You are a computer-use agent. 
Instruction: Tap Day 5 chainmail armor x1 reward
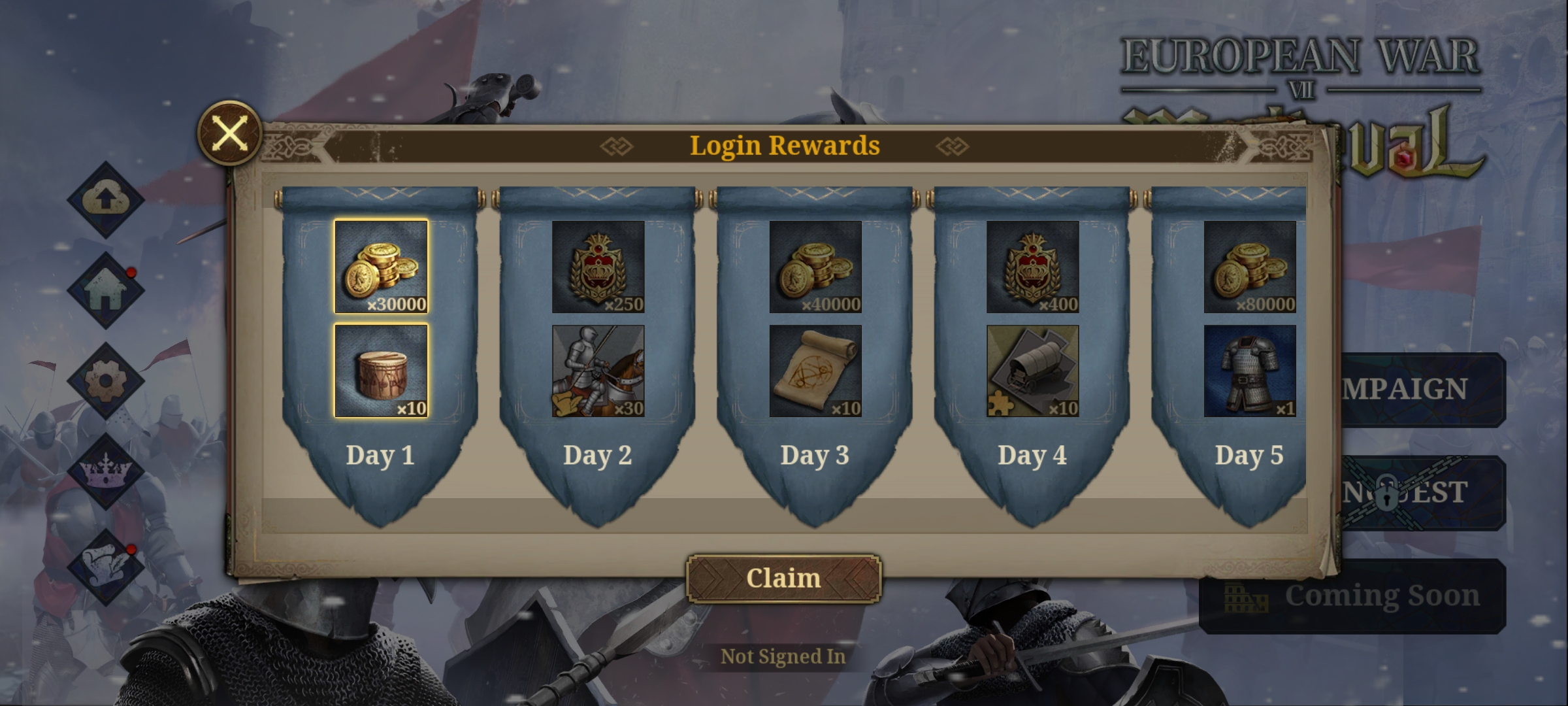pos(1249,371)
